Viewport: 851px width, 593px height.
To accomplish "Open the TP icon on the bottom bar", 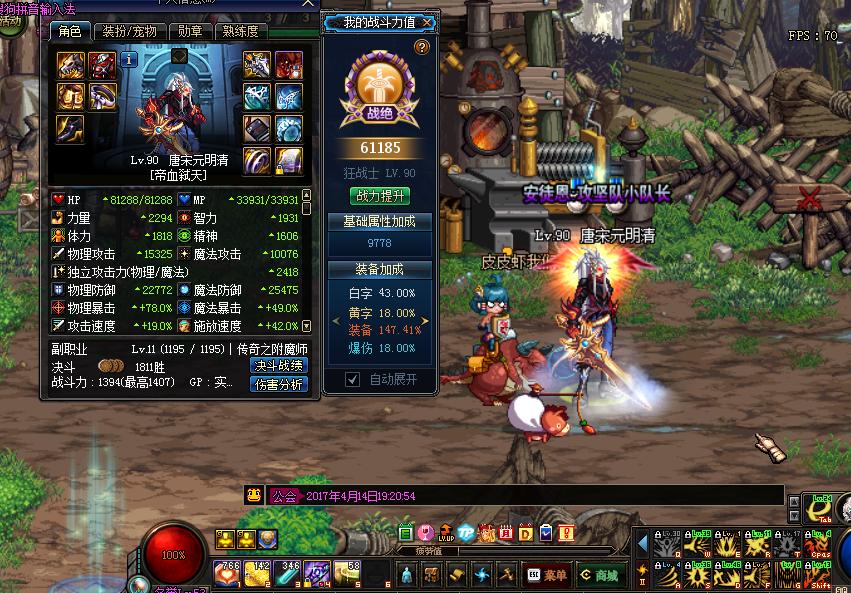I will 466,533.
